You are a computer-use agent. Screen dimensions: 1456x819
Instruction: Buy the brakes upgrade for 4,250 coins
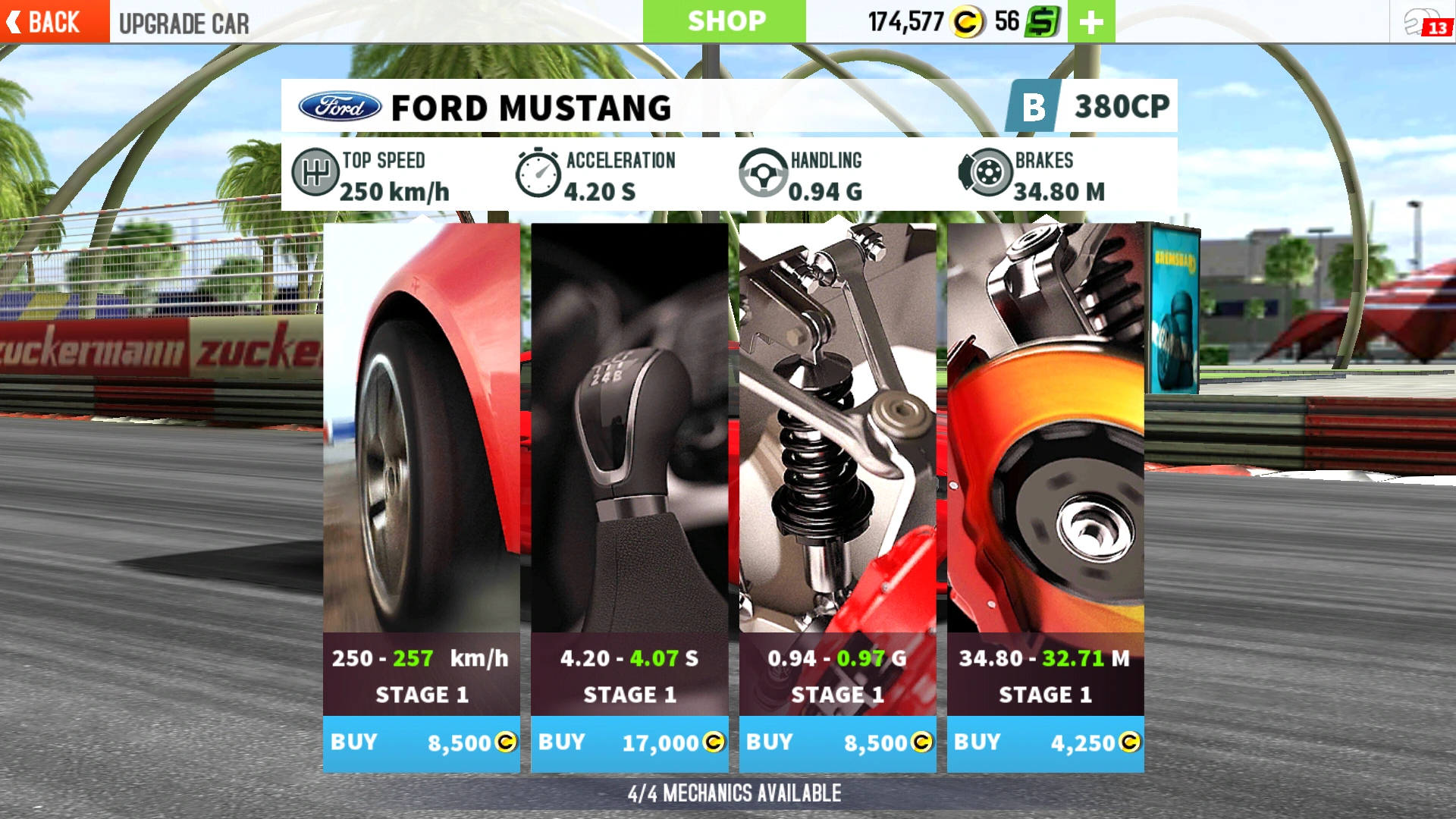(x=1046, y=744)
